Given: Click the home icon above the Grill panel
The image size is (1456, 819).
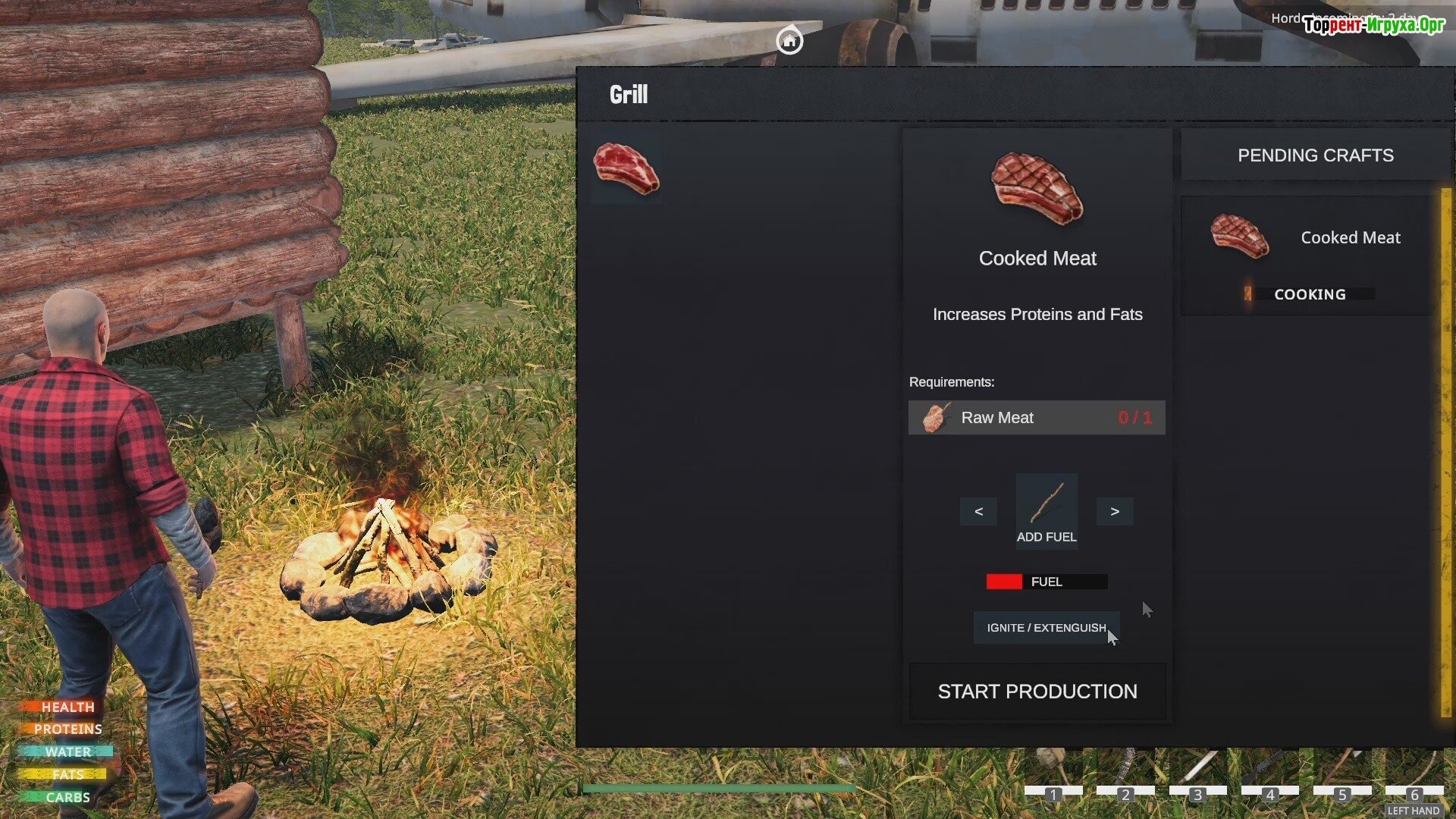Looking at the screenshot, I should (x=789, y=40).
